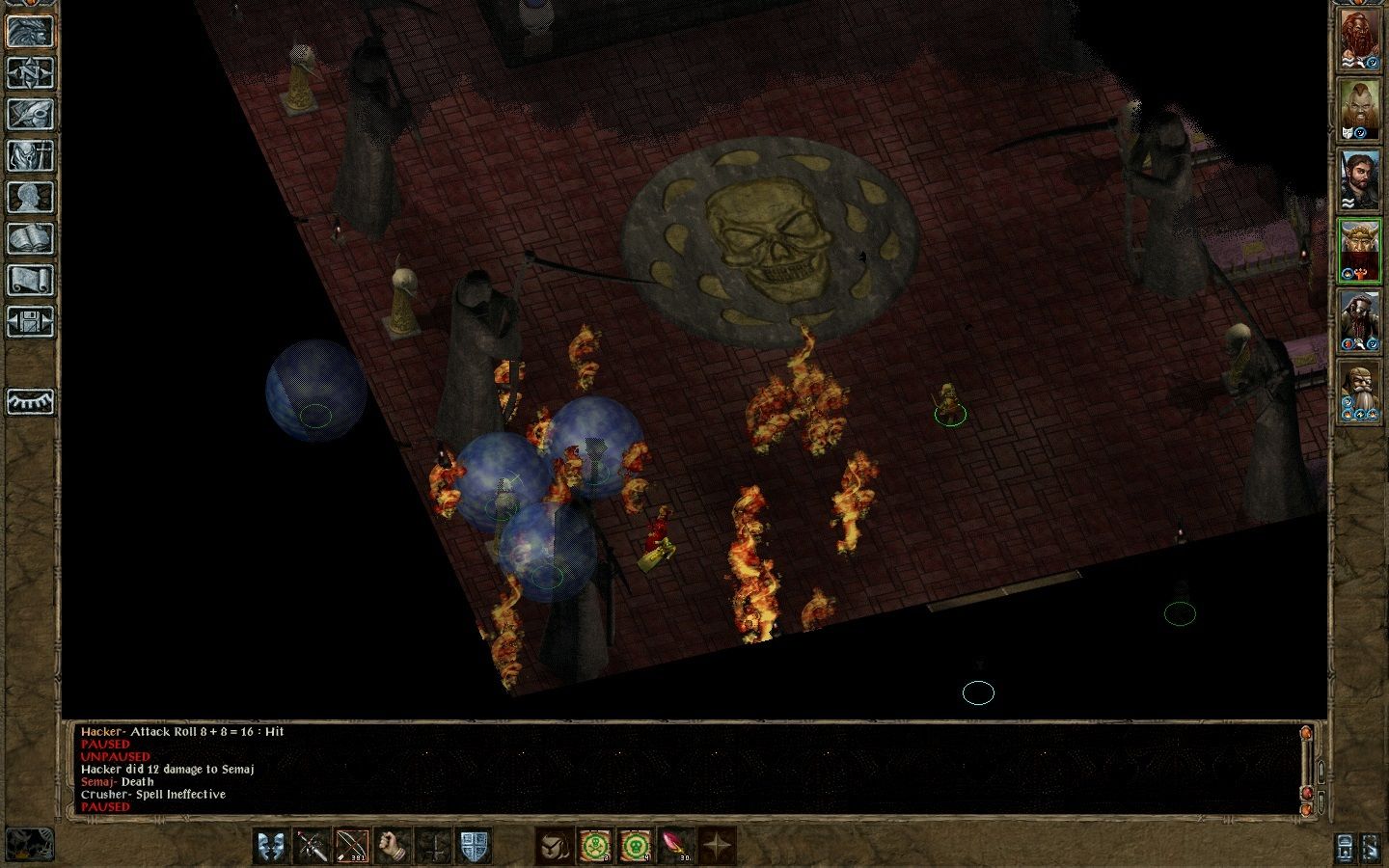The height and width of the screenshot is (868, 1389).
Task: Toggle the hooded stealth ability
Action: [555, 846]
